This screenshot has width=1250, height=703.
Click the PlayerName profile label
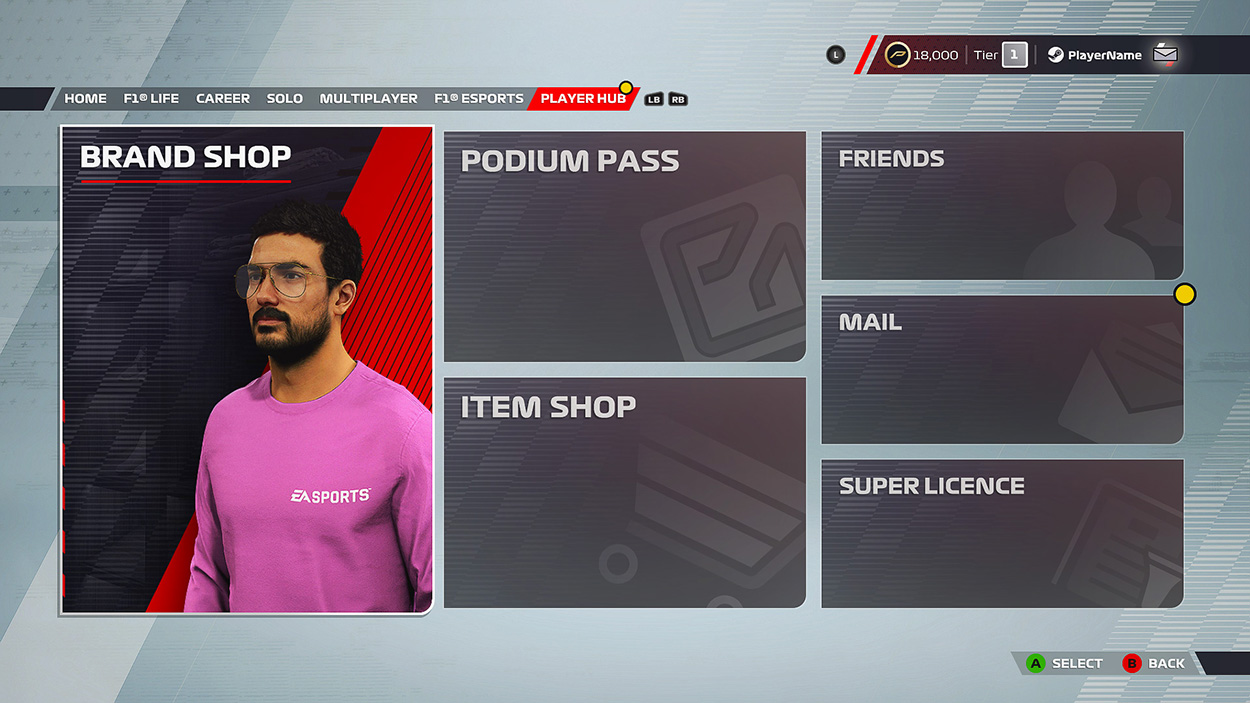tap(1104, 55)
